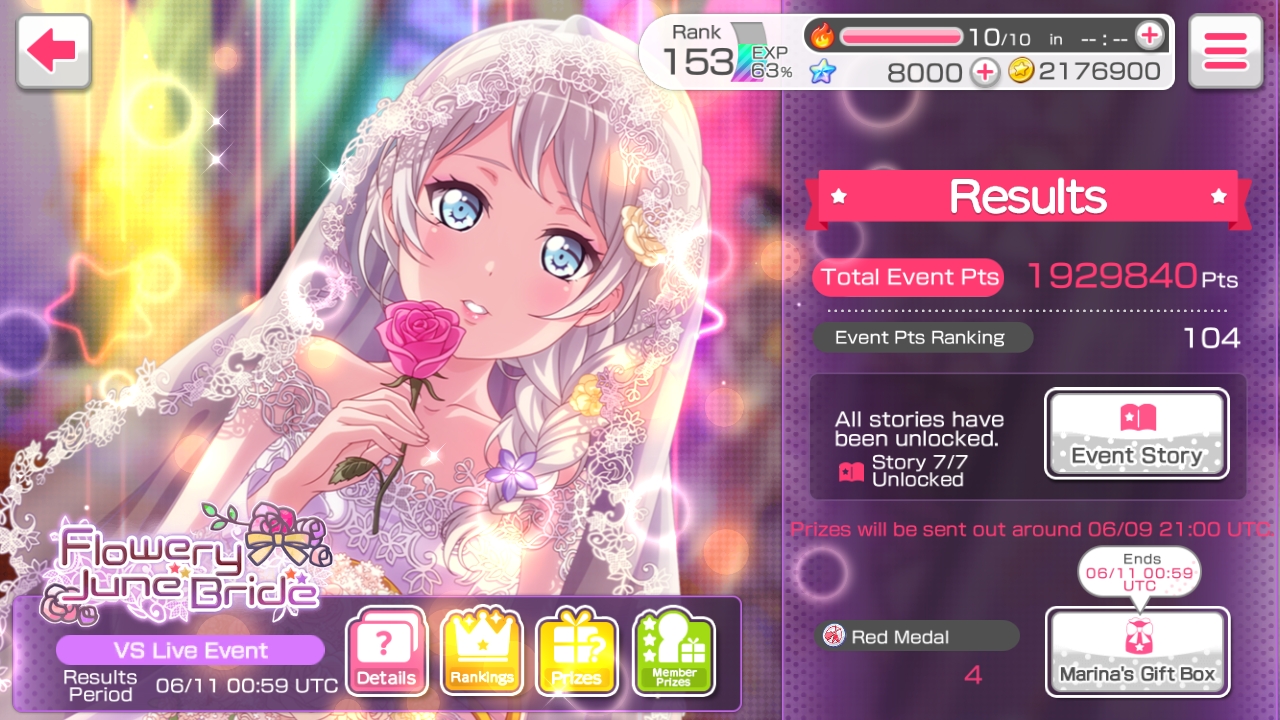Open the Event Story
Image resolution: width=1280 pixels, height=720 pixels.
tap(1136, 433)
